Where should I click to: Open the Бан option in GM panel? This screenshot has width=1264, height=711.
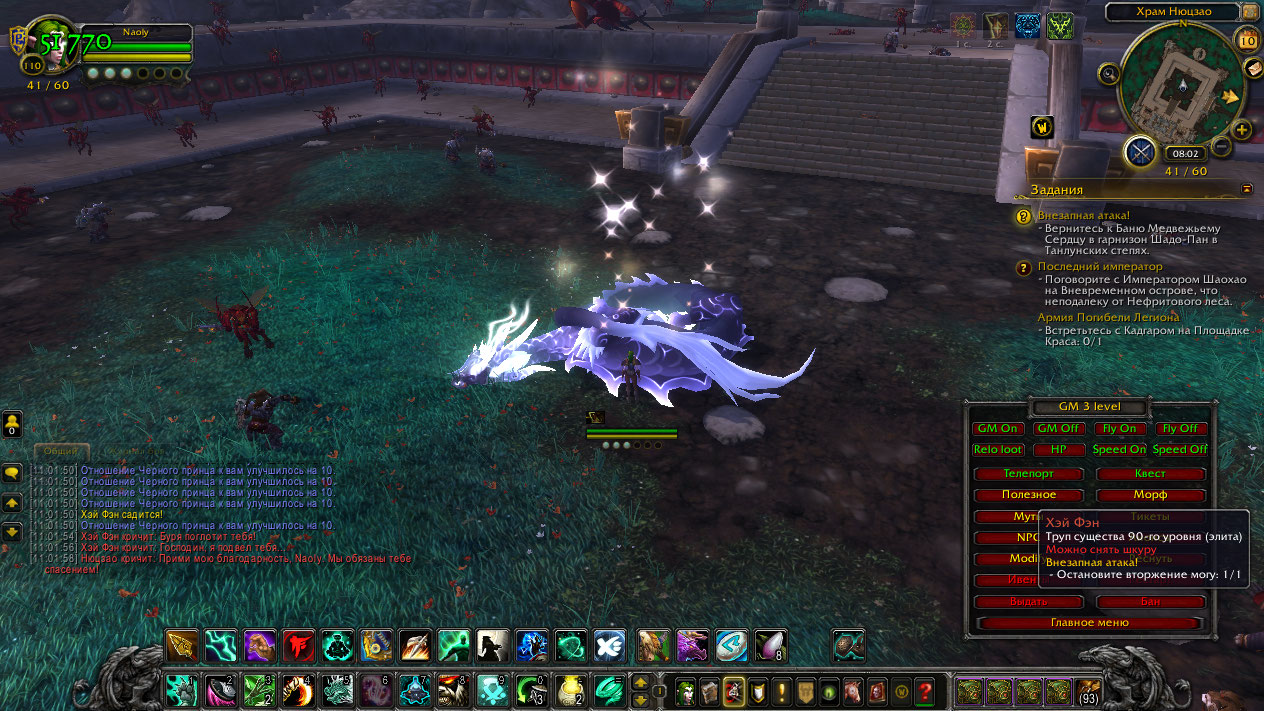pos(1150,602)
